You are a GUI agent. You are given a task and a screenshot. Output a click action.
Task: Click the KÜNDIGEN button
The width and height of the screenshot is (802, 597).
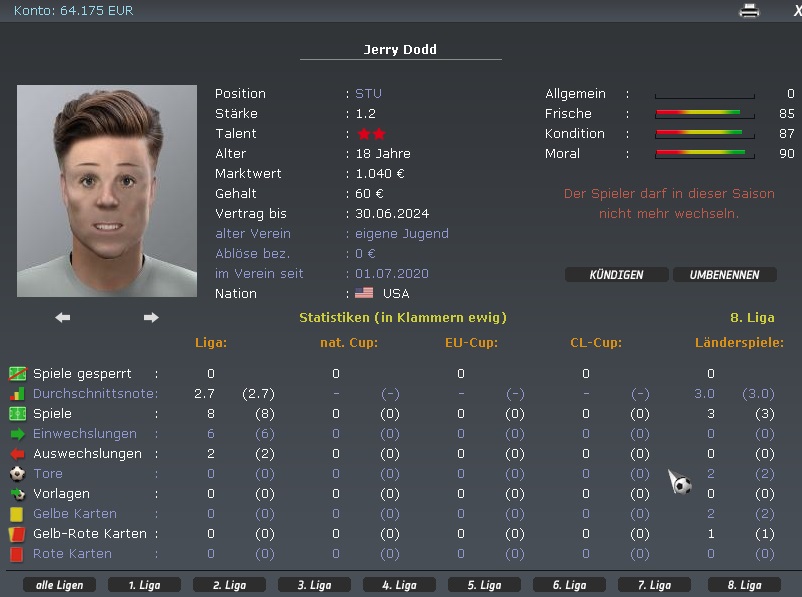point(616,275)
